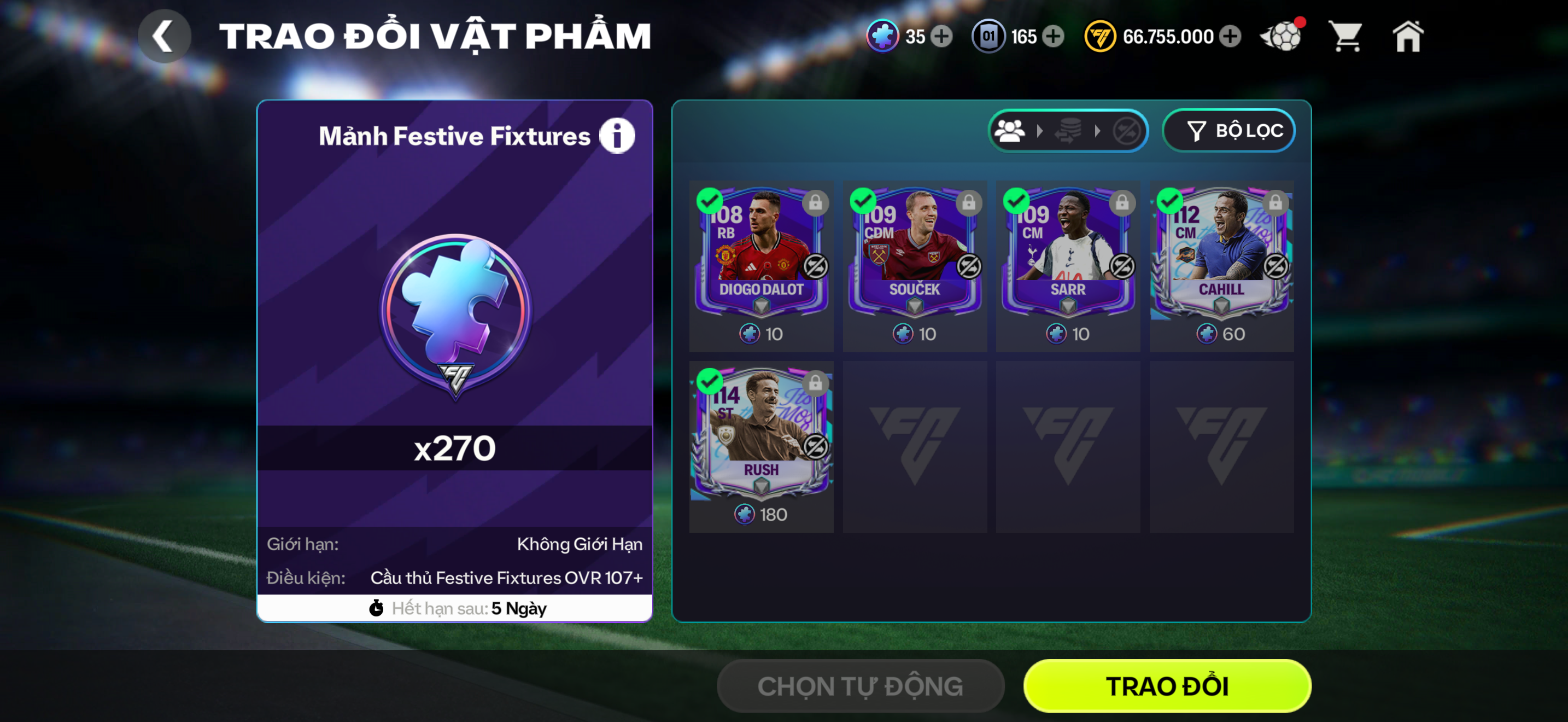Add more 01 token currency
Image resolution: width=1568 pixels, height=722 pixels.
pyautogui.click(x=1053, y=37)
